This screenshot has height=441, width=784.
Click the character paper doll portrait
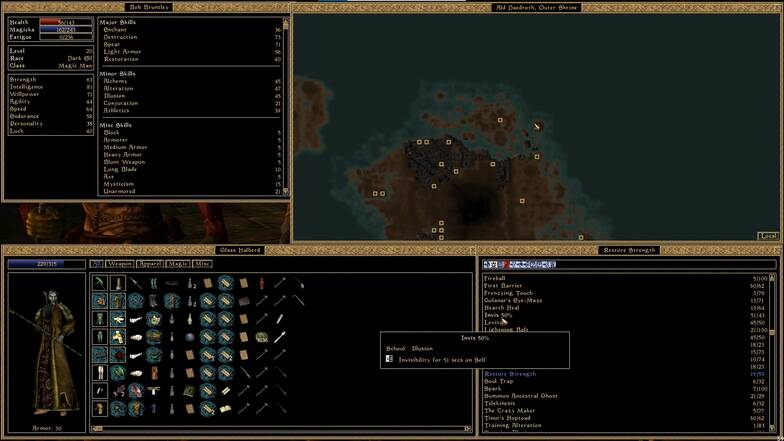pos(46,340)
